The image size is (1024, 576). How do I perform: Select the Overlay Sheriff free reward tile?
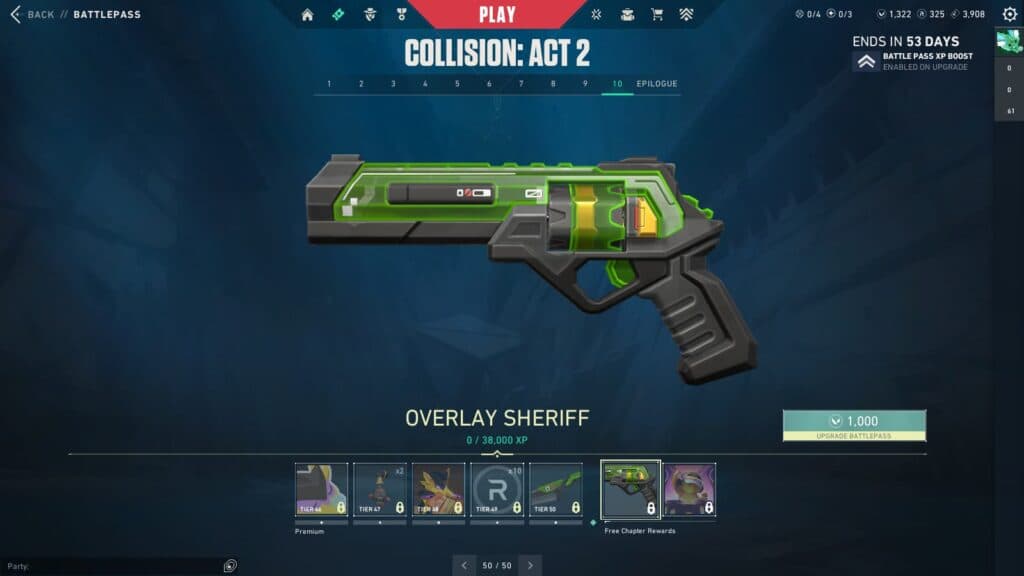point(630,490)
